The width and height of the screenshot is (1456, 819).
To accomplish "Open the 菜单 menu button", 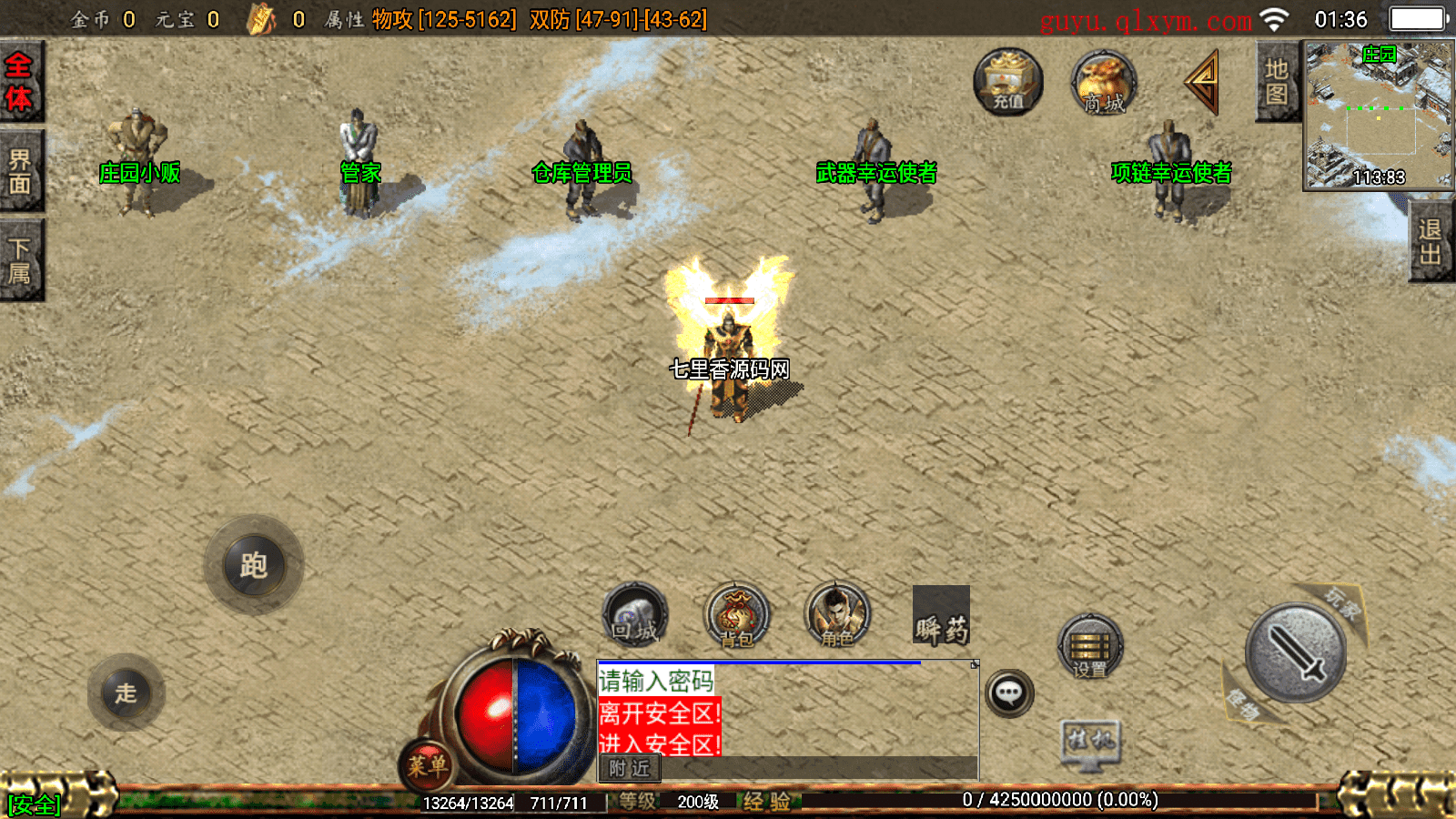I will click(x=426, y=764).
